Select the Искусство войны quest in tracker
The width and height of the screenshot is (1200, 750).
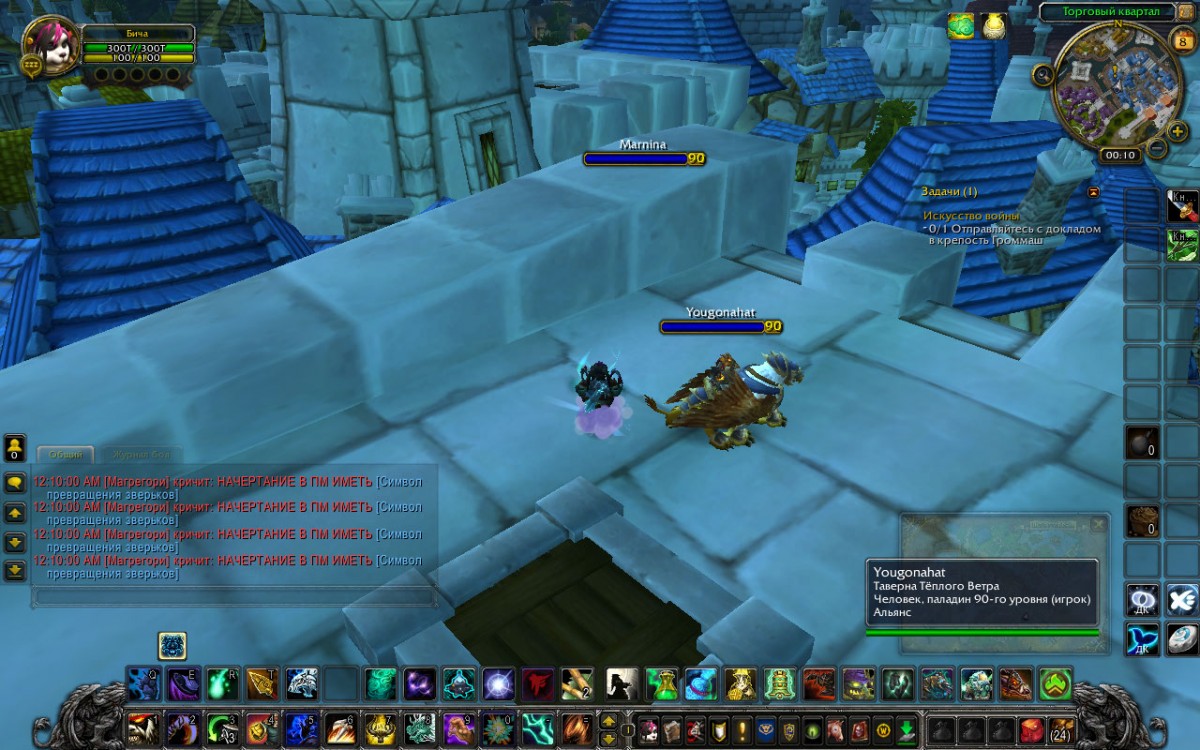[970, 215]
